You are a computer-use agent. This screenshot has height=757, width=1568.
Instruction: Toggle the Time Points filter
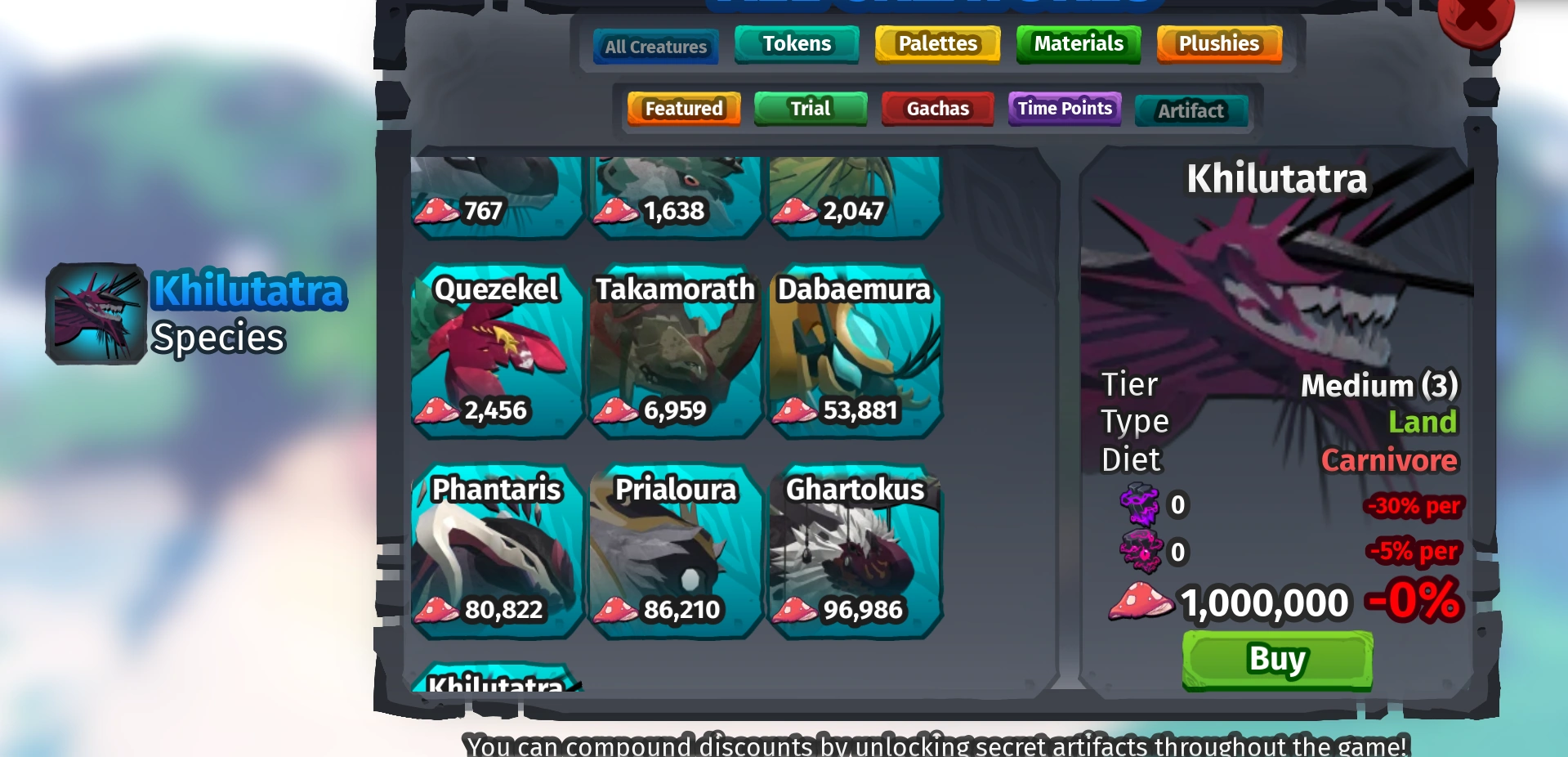click(1064, 108)
